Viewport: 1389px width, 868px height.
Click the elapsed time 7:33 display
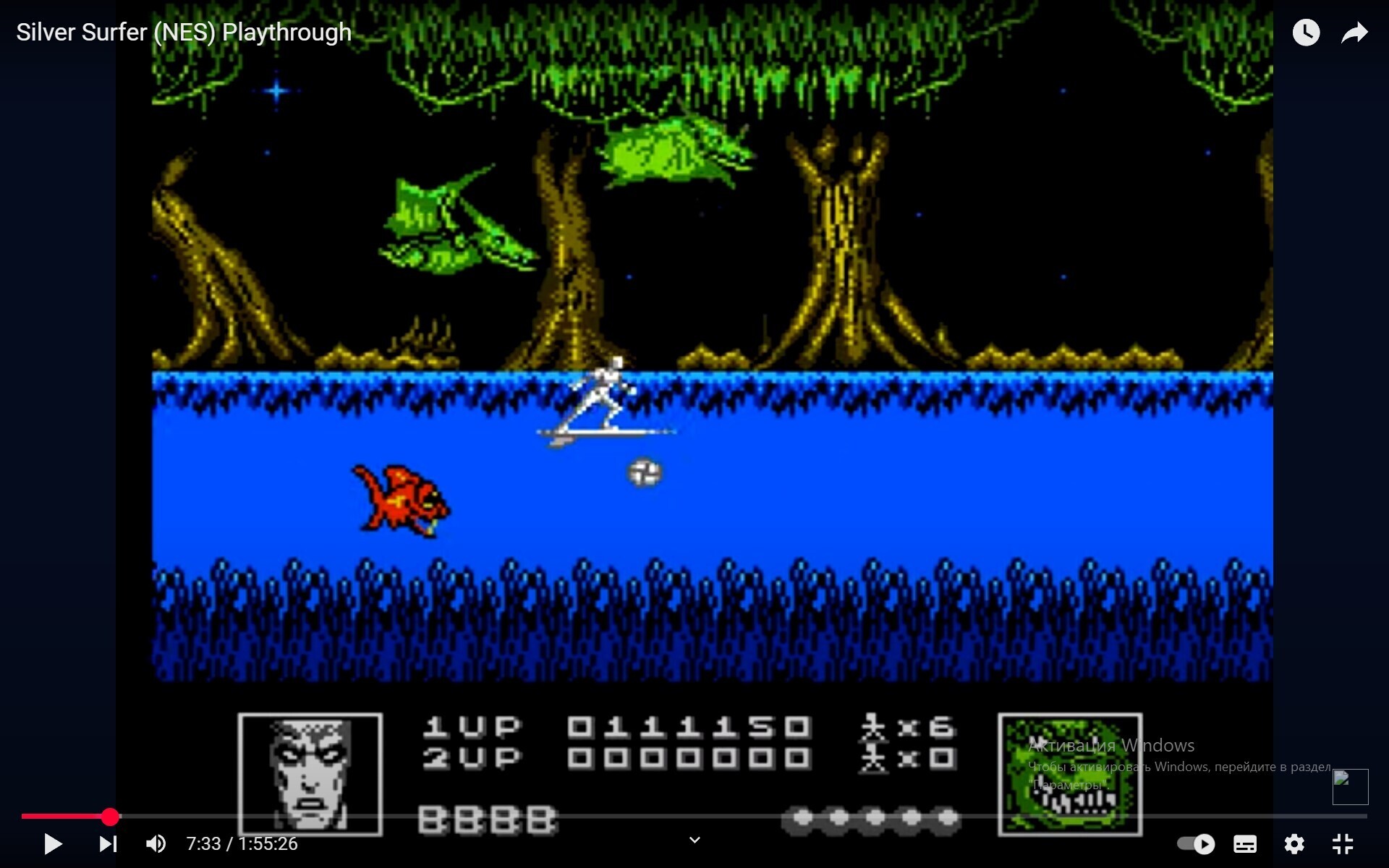(204, 844)
